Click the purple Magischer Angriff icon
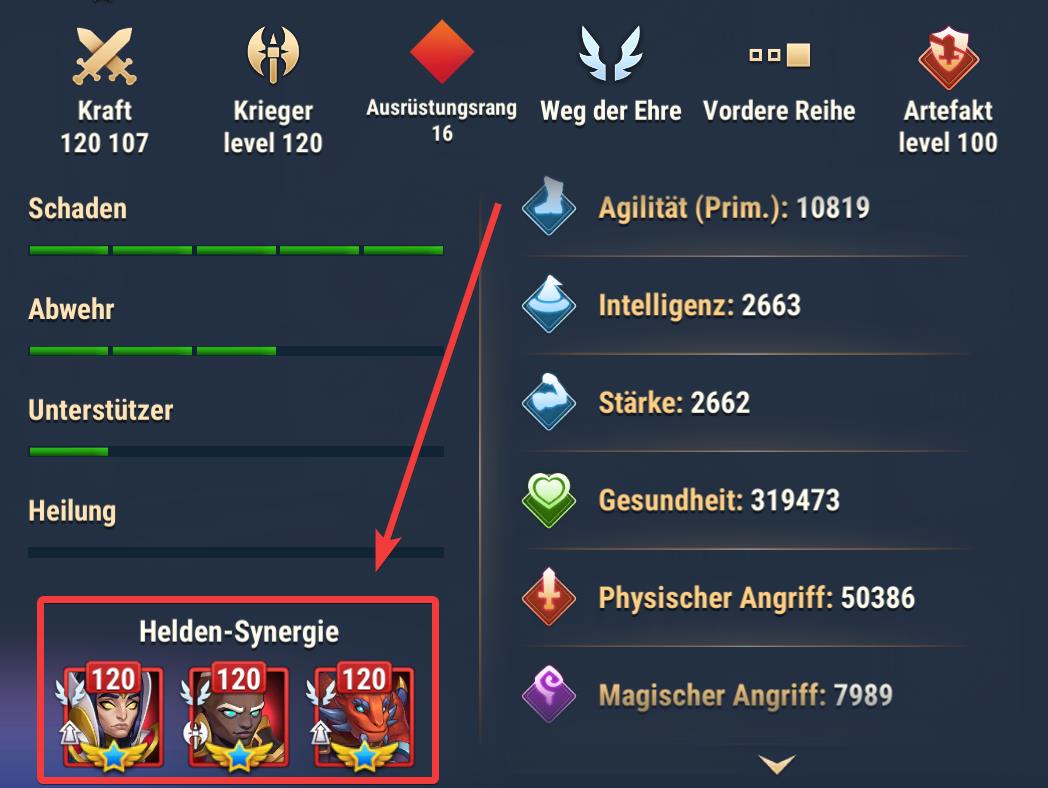This screenshot has height=788, width=1048. point(549,694)
